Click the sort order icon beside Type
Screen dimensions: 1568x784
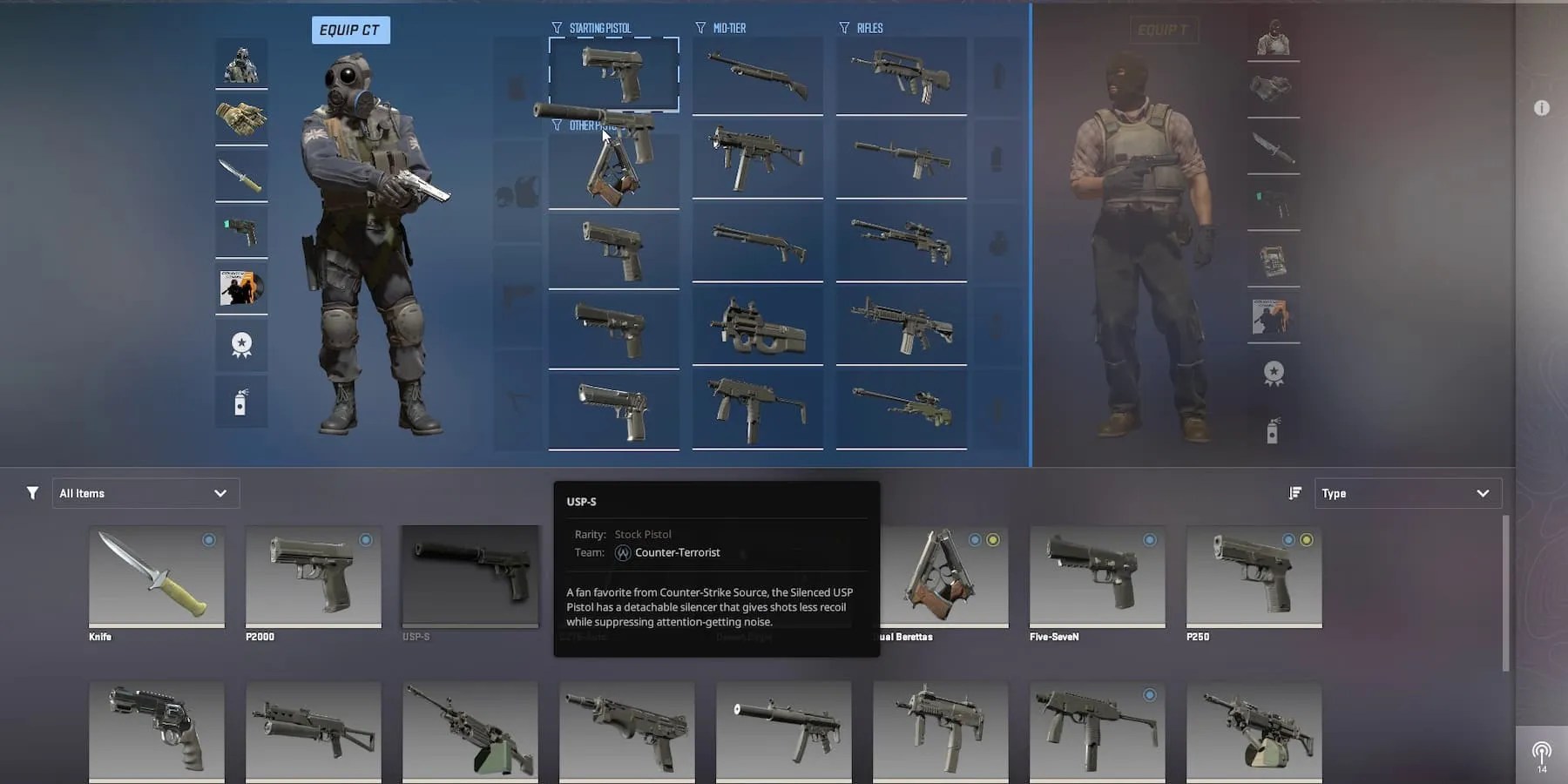coord(1295,492)
